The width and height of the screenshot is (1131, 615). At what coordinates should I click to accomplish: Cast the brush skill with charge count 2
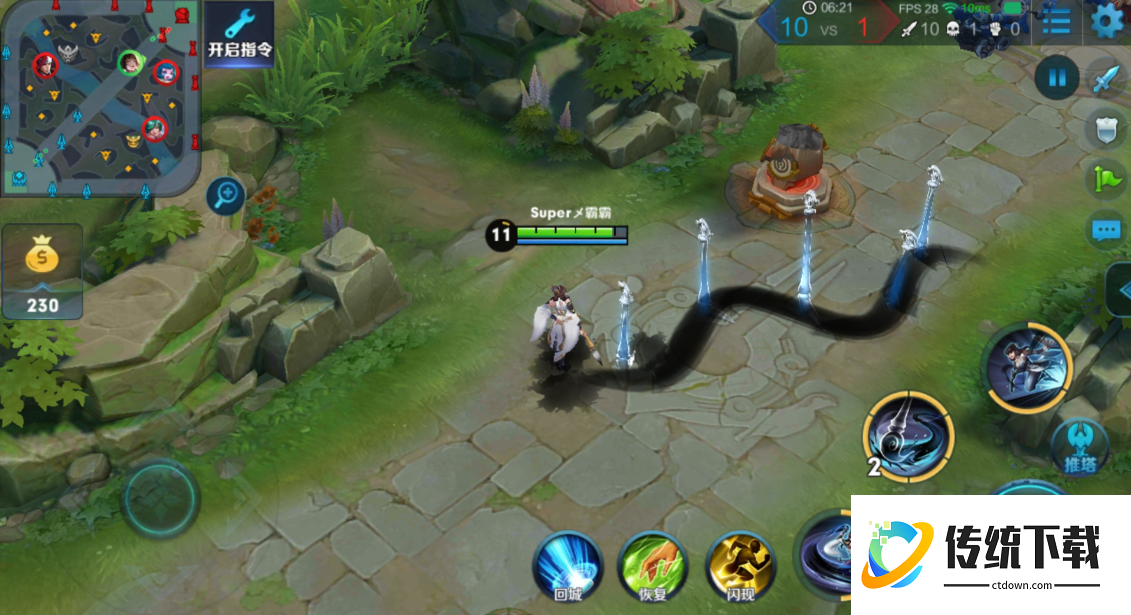click(x=909, y=435)
